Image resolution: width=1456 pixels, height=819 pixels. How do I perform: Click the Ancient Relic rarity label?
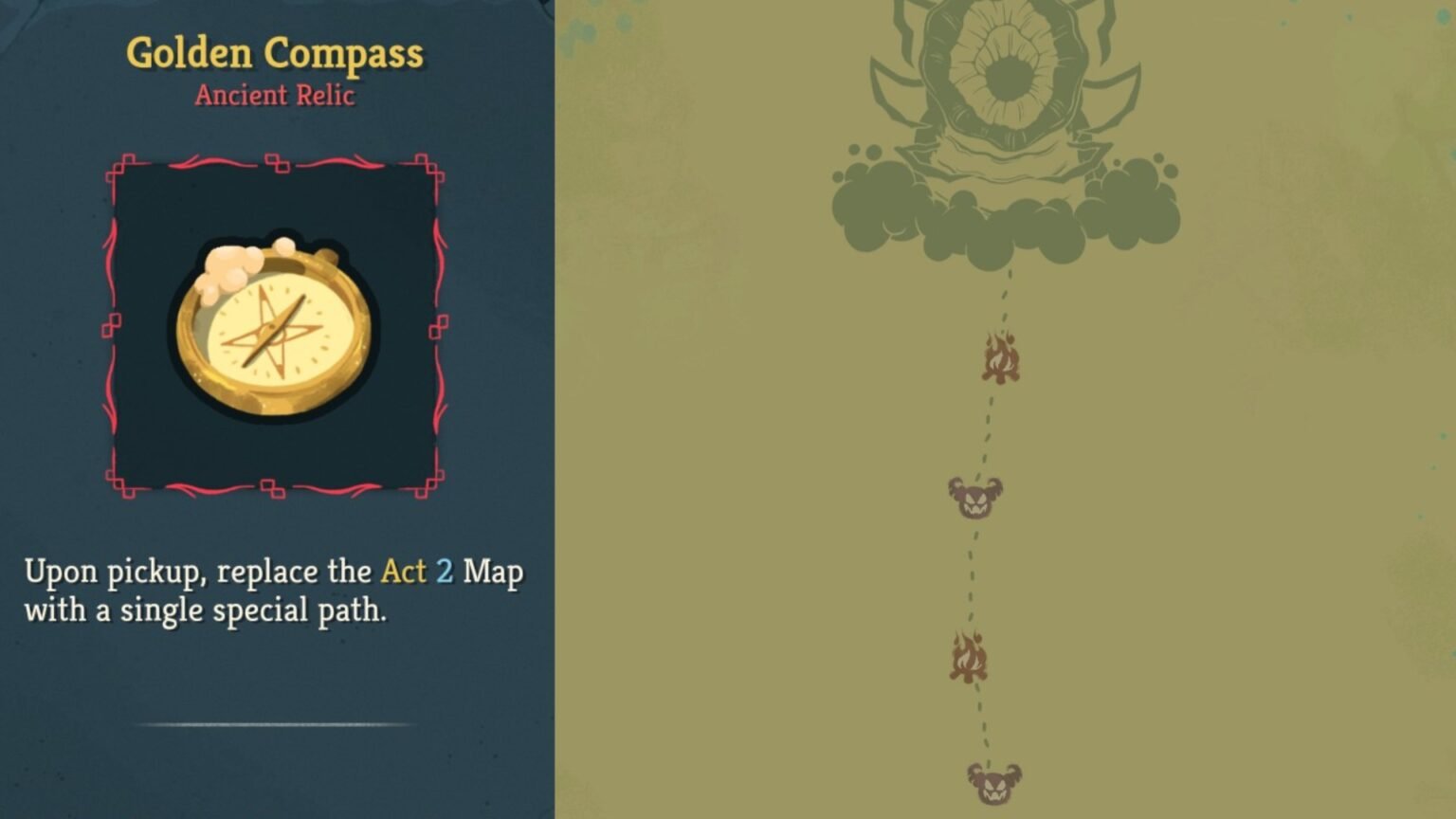(275, 95)
